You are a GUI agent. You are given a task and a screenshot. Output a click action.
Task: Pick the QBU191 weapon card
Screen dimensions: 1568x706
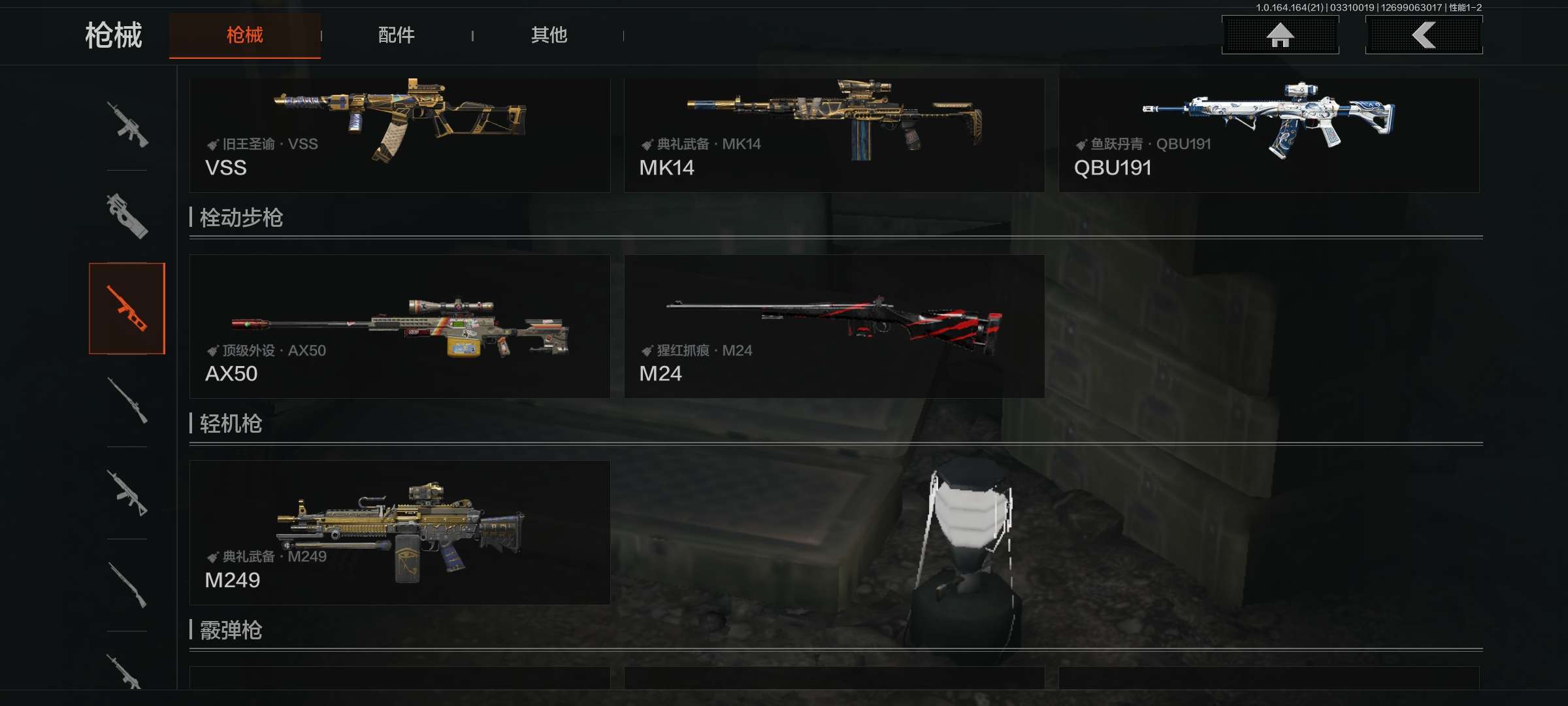tap(1268, 135)
